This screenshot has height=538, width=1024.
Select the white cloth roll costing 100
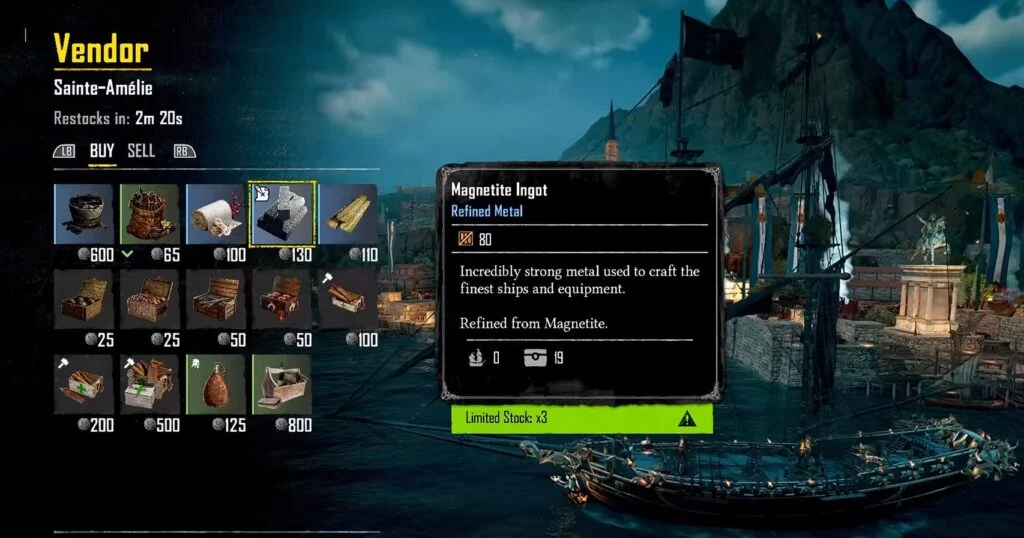pyautogui.click(x=215, y=213)
